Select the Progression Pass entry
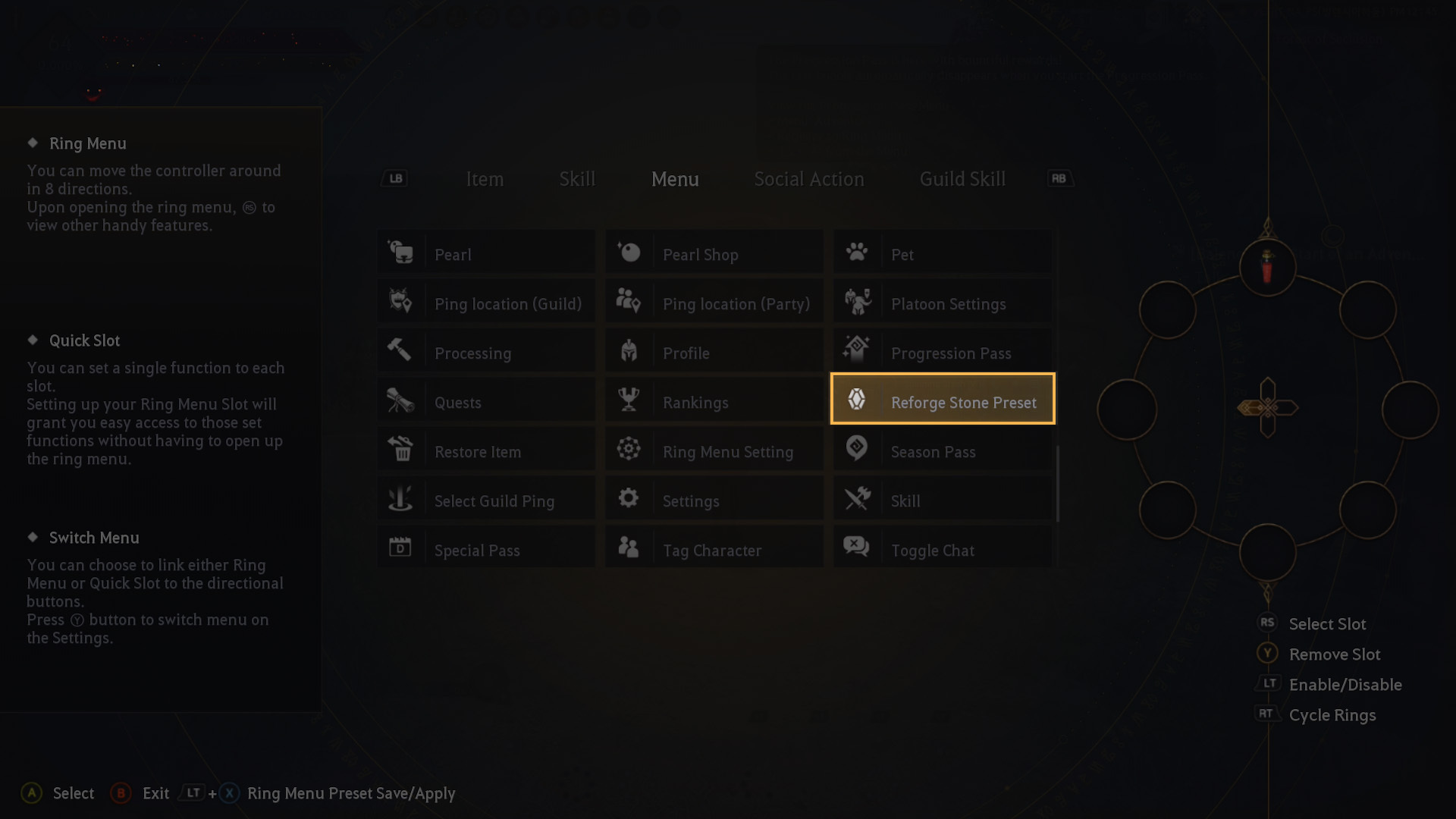Screen dimensions: 1456x819 942,353
